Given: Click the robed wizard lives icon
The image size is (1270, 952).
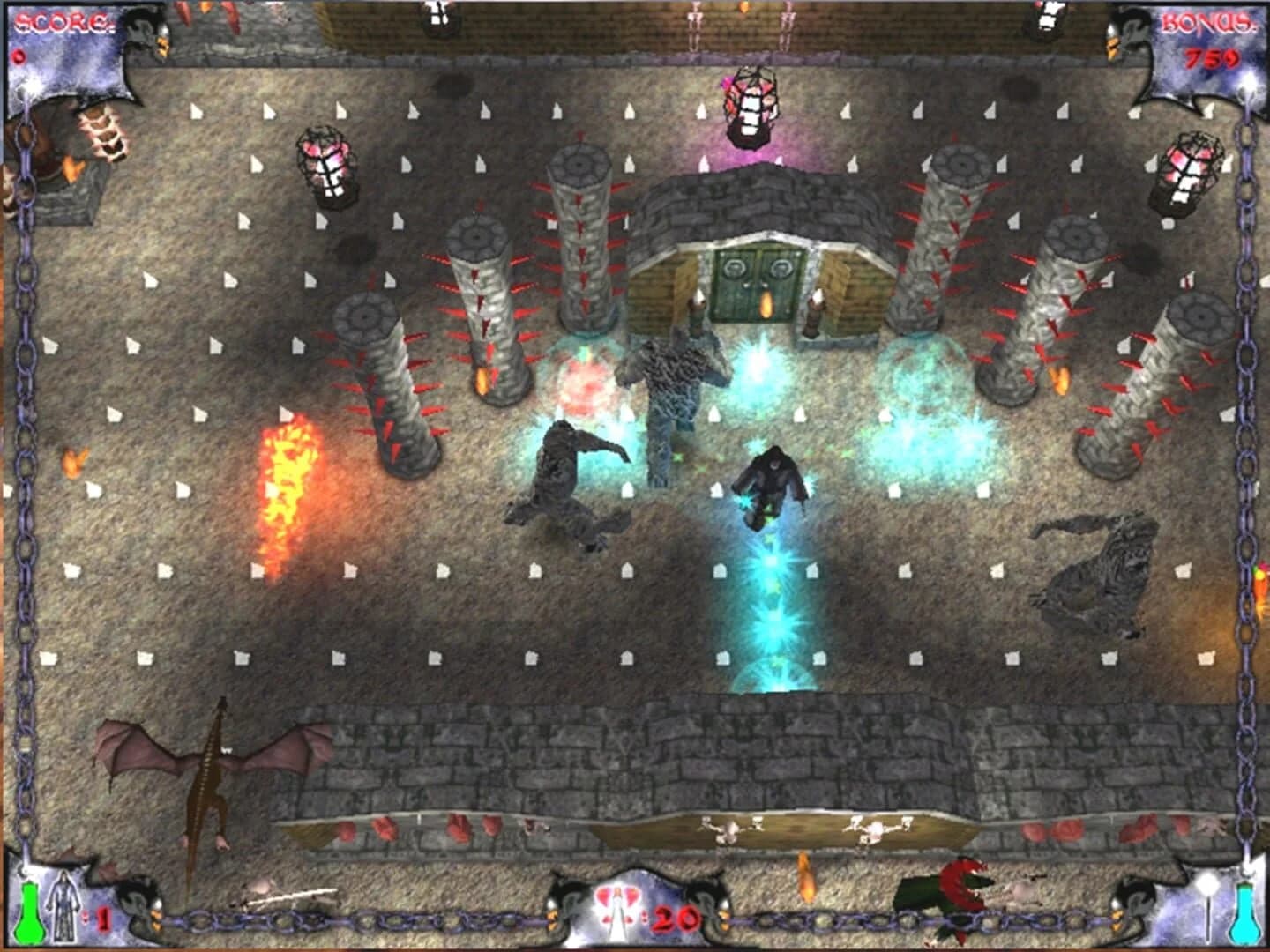Looking at the screenshot, I should point(63,906).
